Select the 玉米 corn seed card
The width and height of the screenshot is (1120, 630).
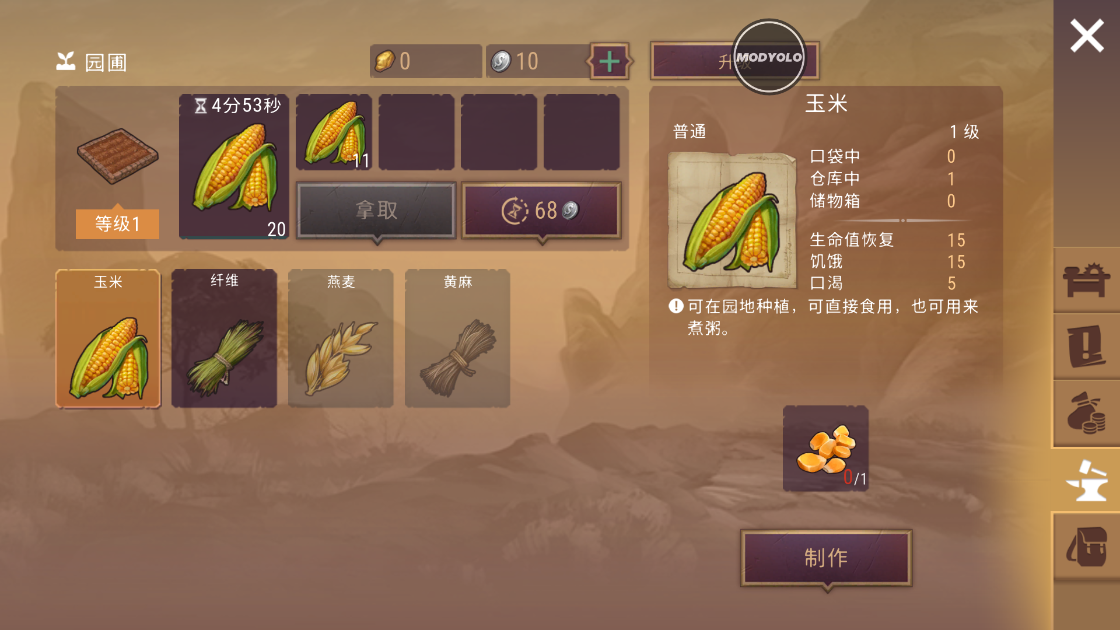coord(108,338)
